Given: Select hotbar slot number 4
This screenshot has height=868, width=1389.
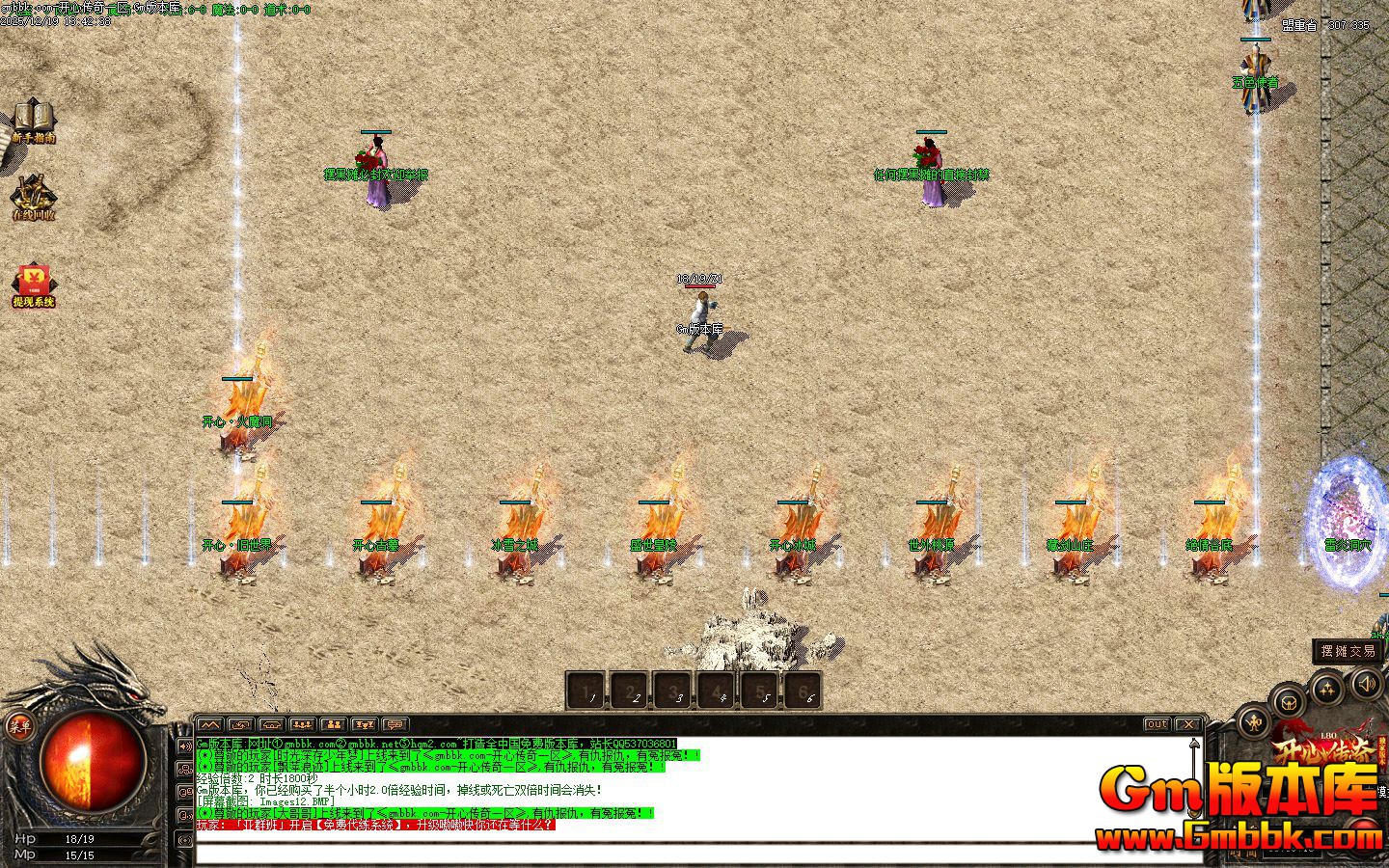Looking at the screenshot, I should coord(717,691).
